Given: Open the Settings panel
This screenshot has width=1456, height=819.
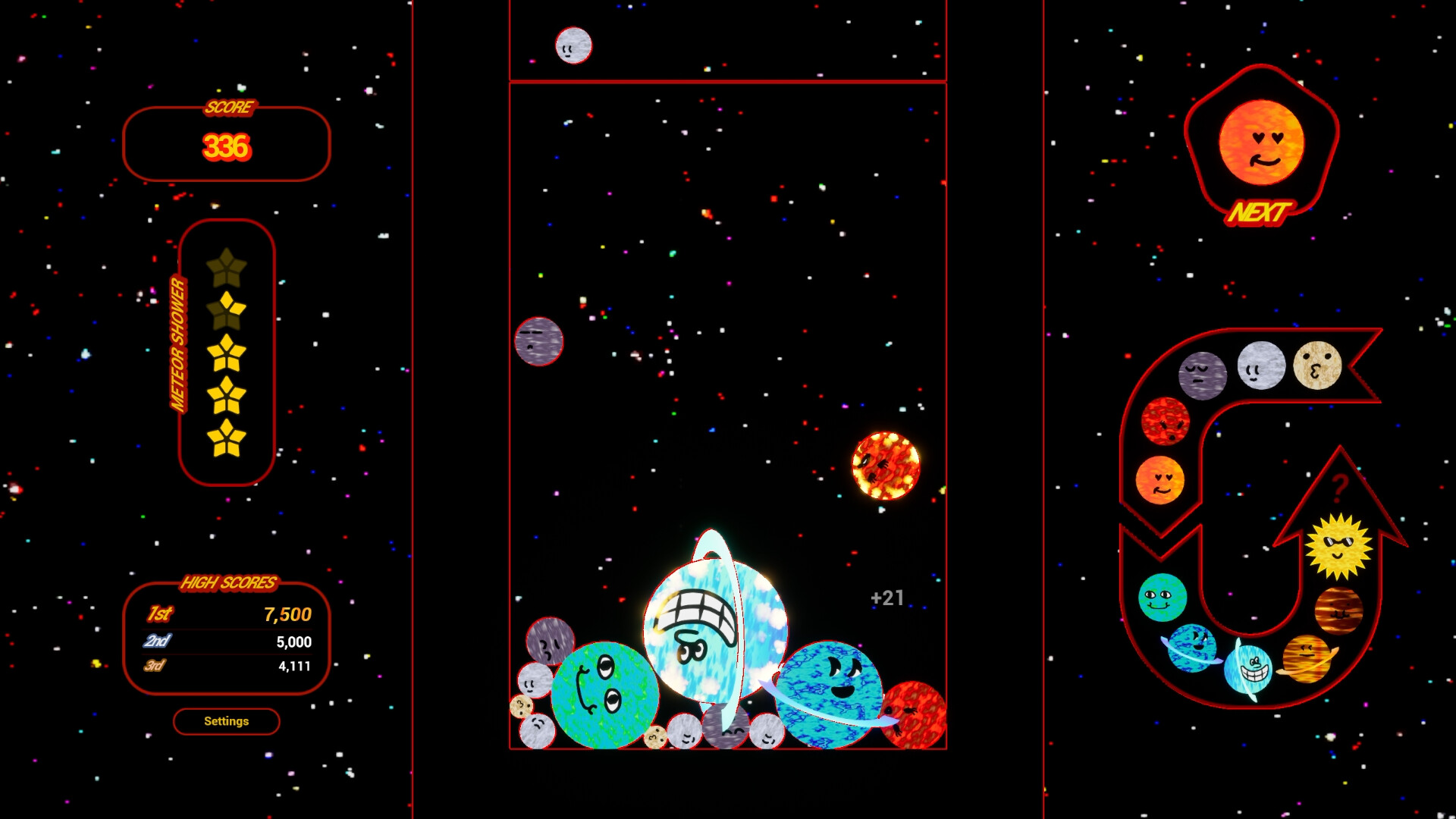Looking at the screenshot, I should [226, 721].
